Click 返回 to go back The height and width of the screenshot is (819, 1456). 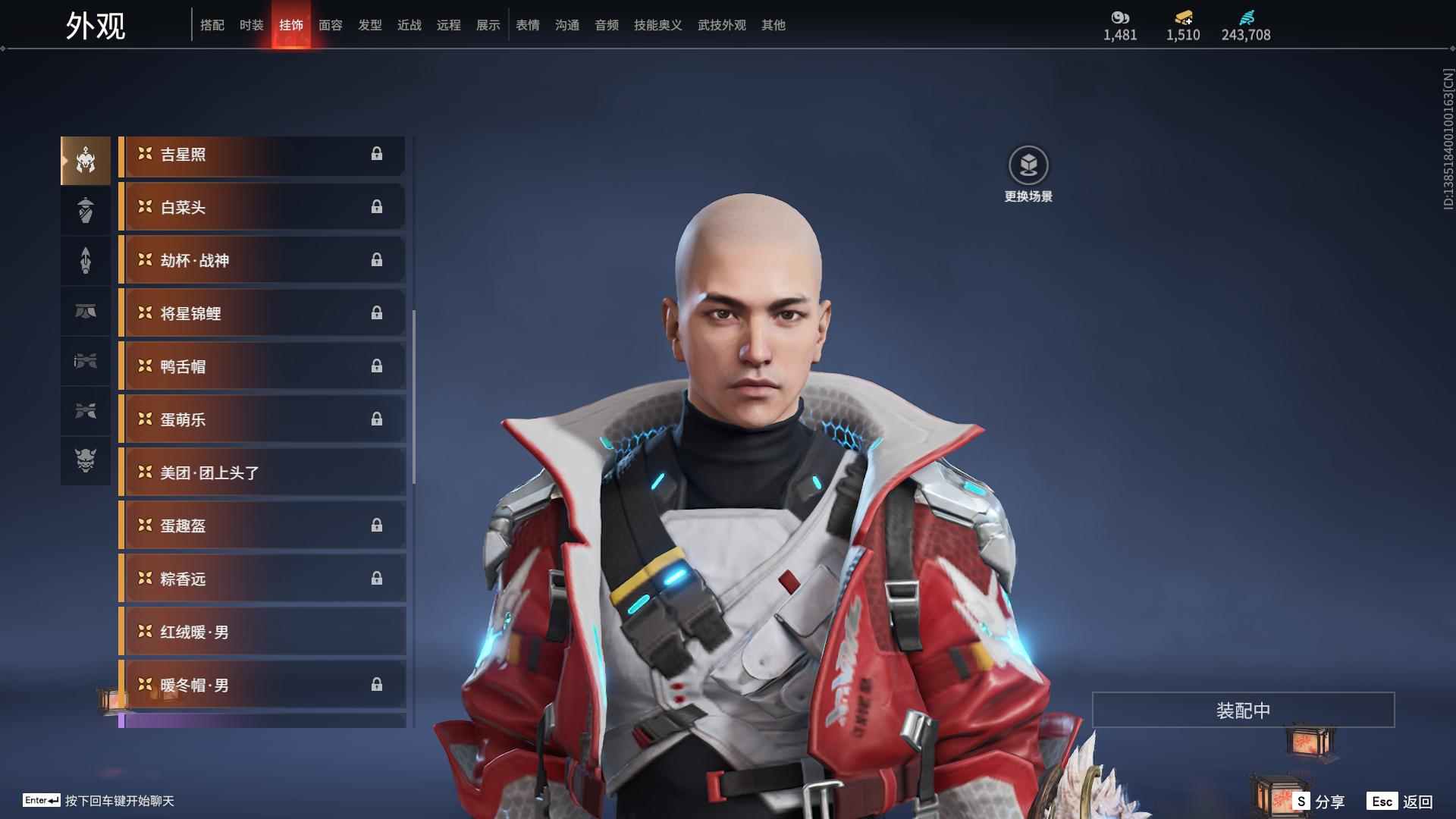coord(1401,801)
